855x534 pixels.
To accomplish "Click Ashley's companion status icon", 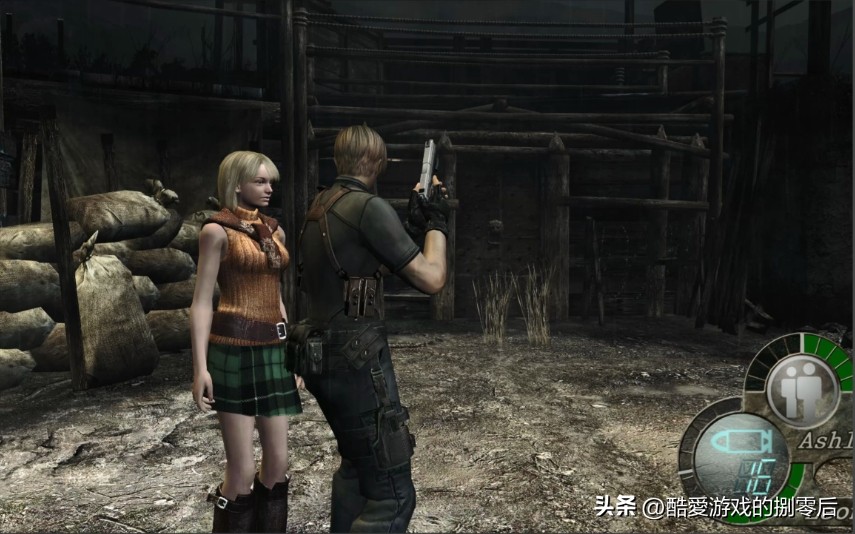I will point(802,390).
